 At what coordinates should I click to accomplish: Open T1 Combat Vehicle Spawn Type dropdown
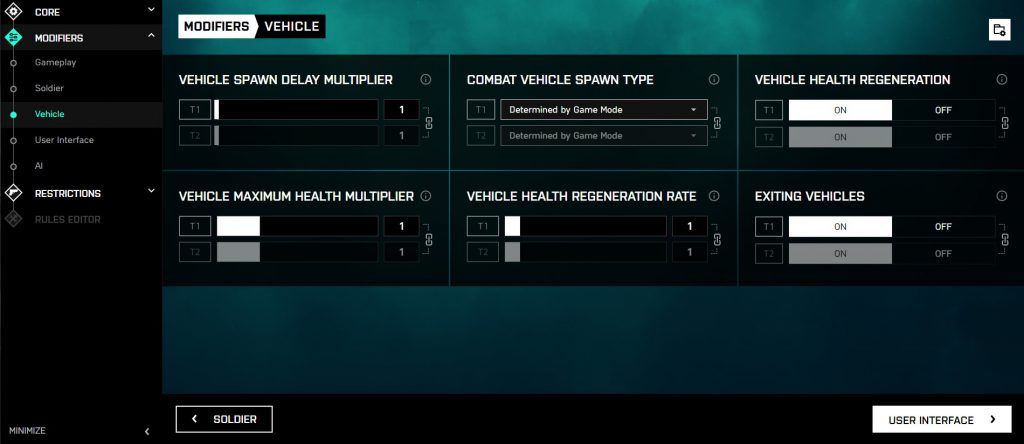coord(603,110)
